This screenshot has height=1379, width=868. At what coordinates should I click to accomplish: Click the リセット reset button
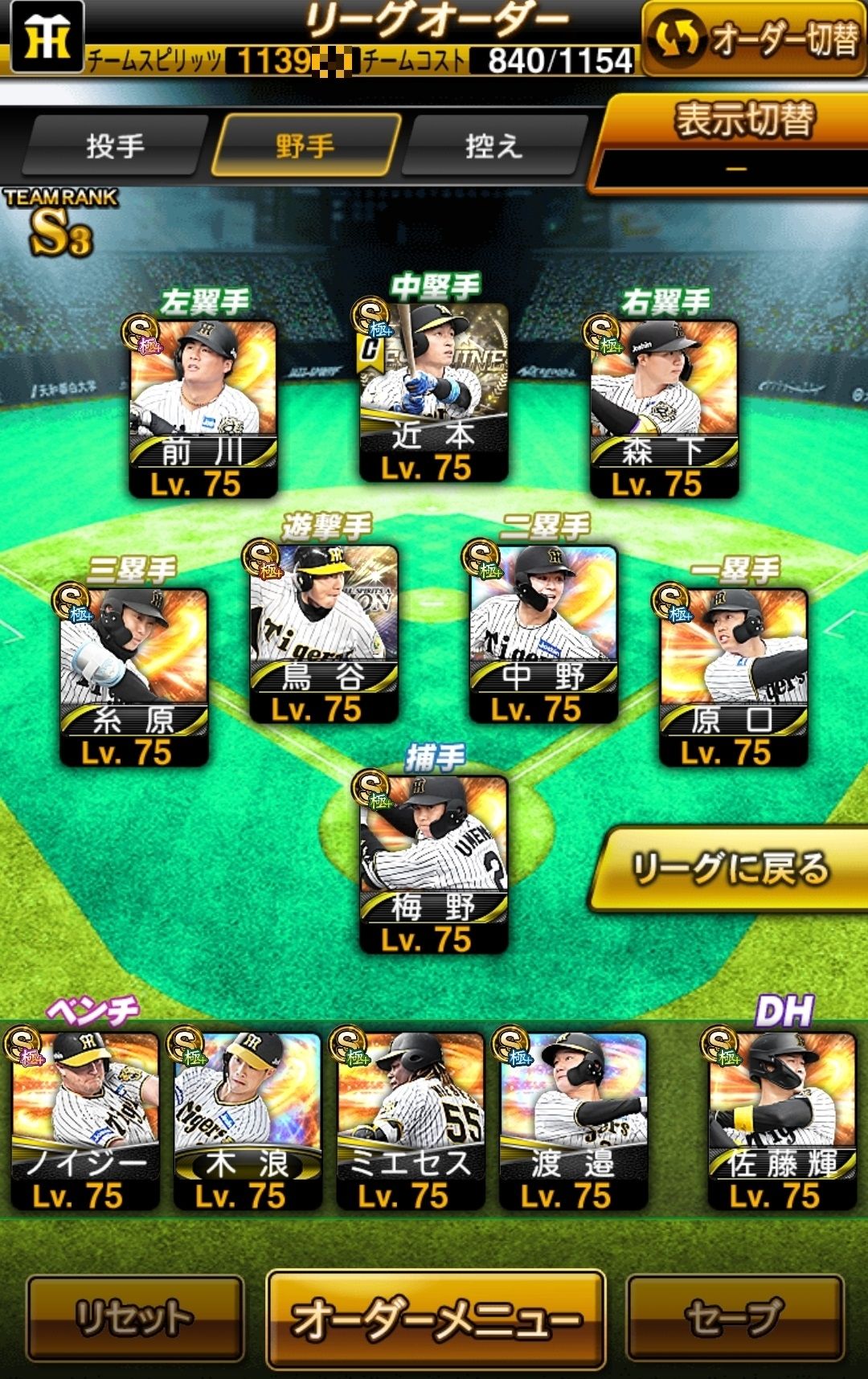coord(135,1318)
